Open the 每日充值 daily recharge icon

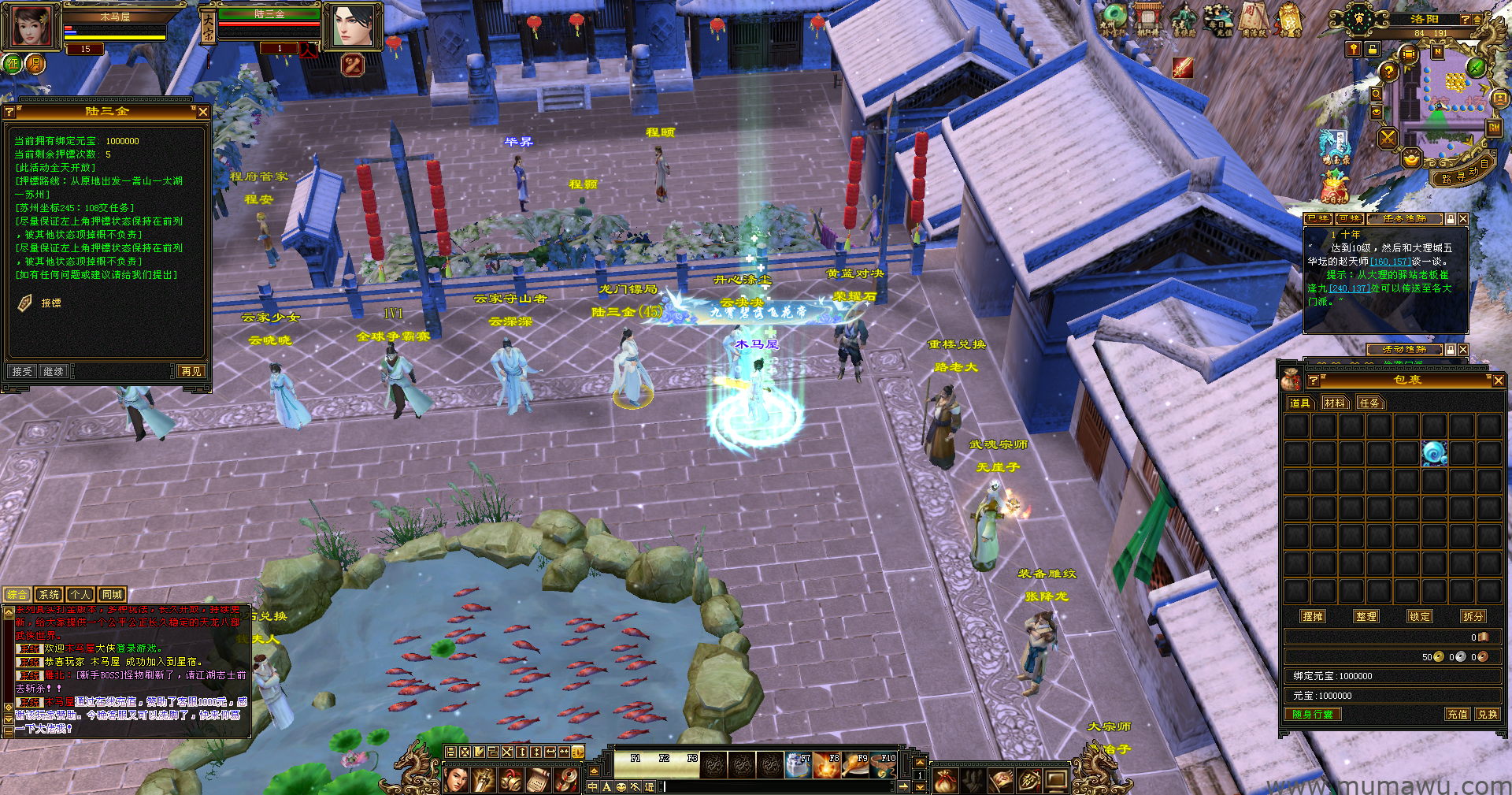(1218, 20)
